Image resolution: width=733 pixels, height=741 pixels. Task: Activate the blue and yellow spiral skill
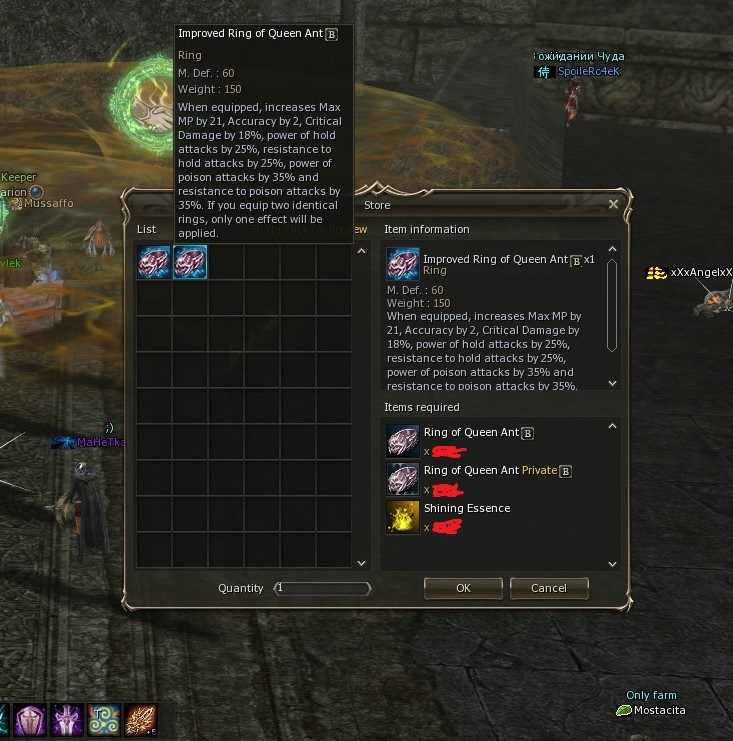click(103, 720)
